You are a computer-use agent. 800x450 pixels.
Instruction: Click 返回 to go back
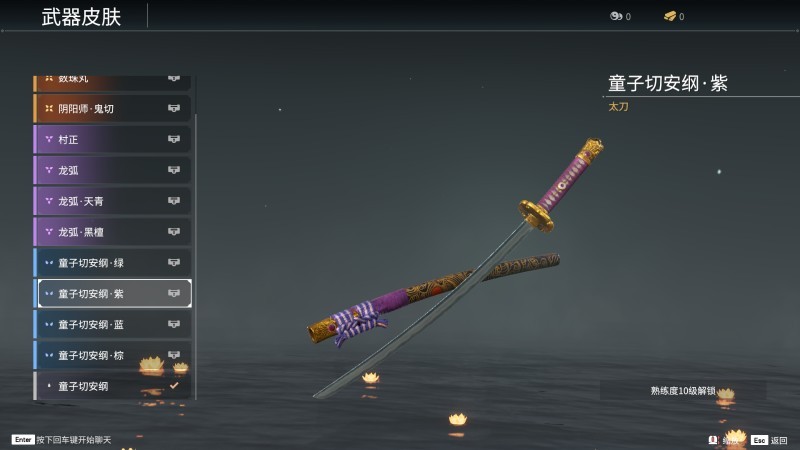[x=770, y=440]
